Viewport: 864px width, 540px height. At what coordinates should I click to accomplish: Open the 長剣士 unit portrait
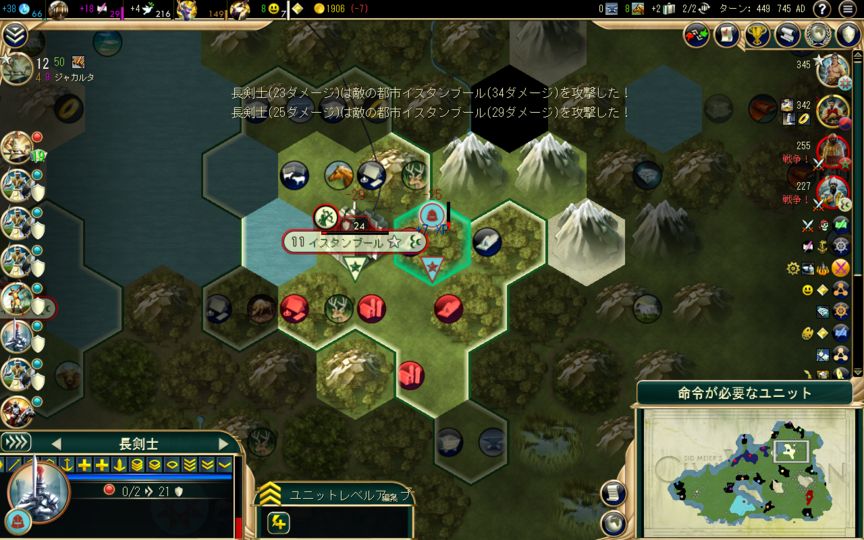click(37, 492)
